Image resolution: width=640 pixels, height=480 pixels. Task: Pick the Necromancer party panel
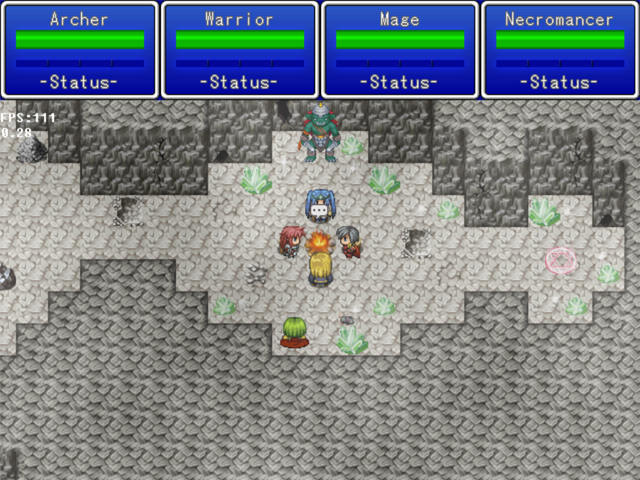click(560, 50)
